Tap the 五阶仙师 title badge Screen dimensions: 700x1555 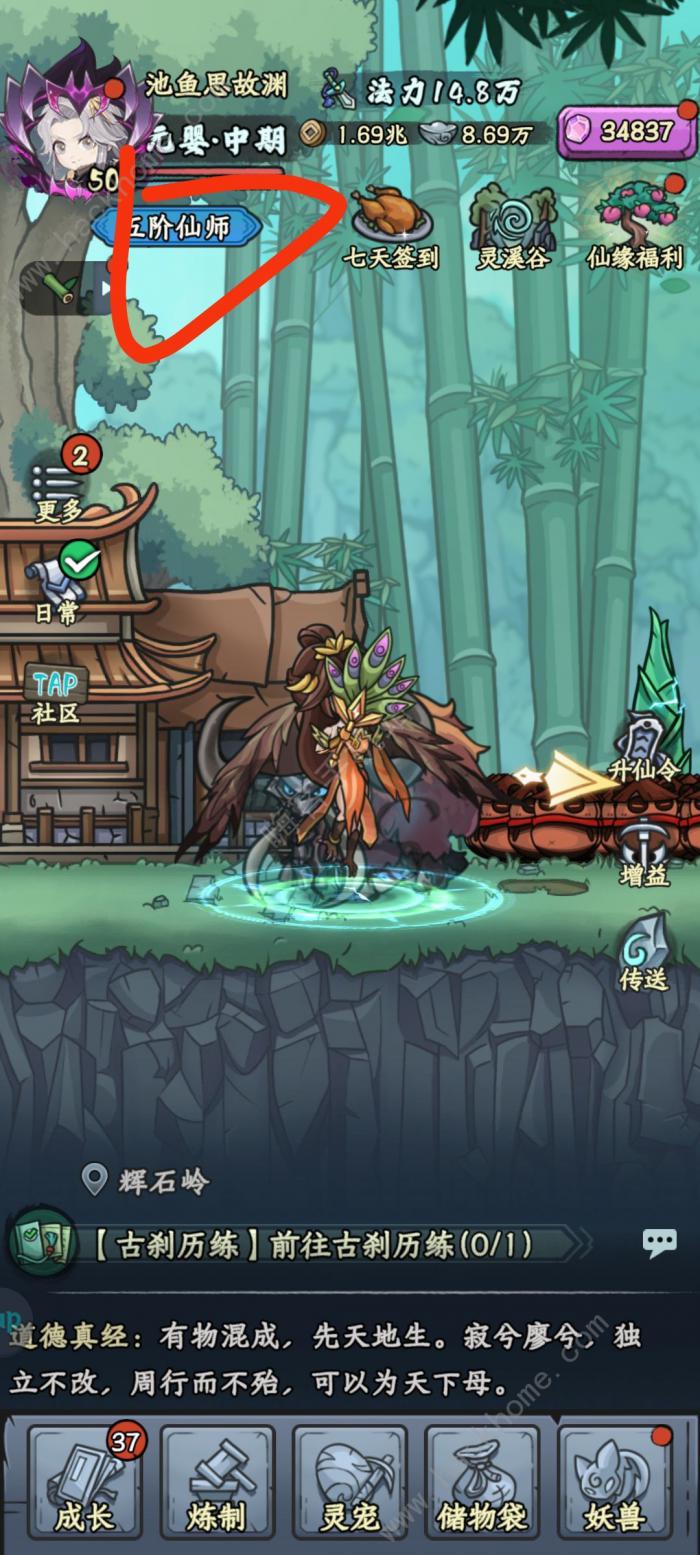[x=178, y=228]
